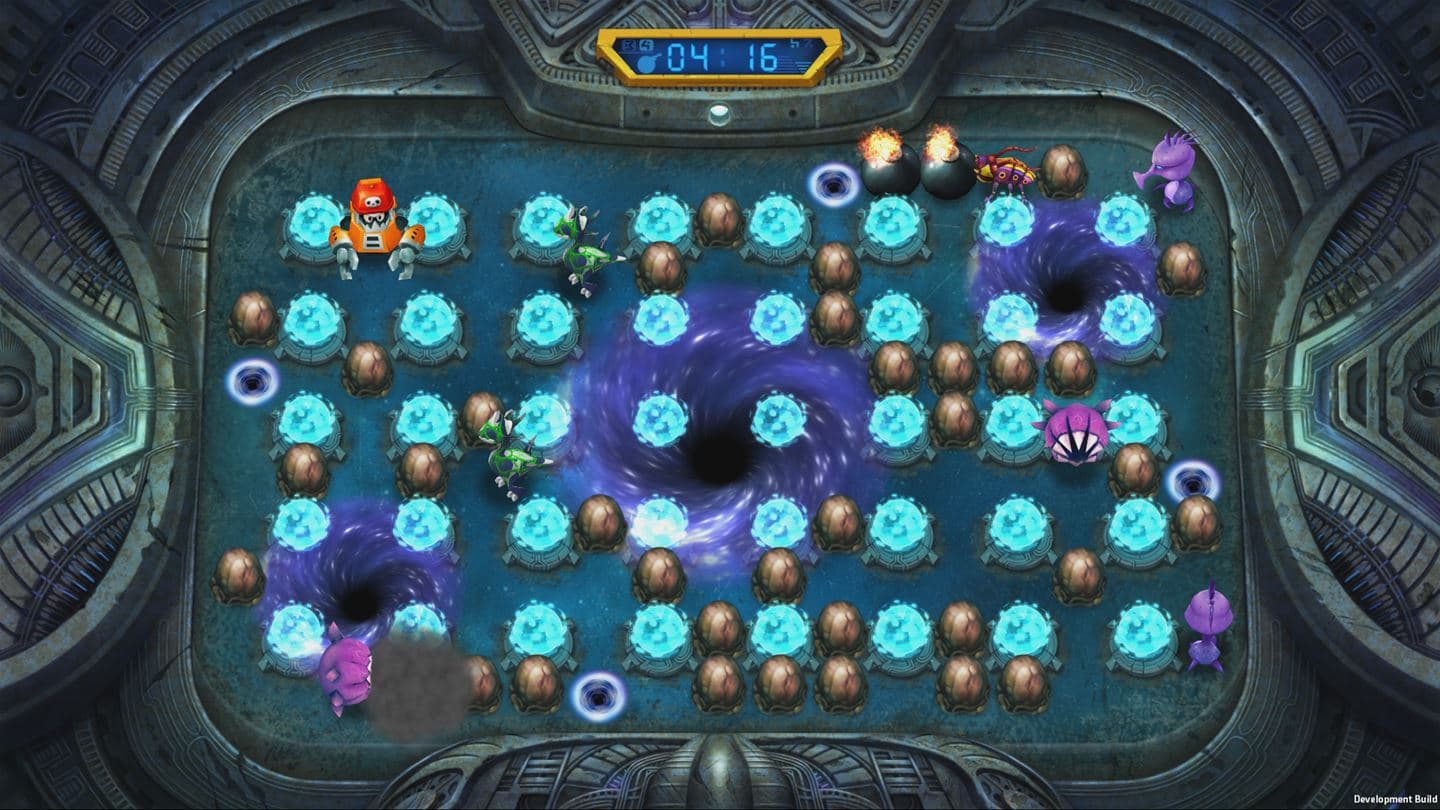Click the number counter beside the timer bomb
1440x810 pixels.
click(x=645, y=45)
